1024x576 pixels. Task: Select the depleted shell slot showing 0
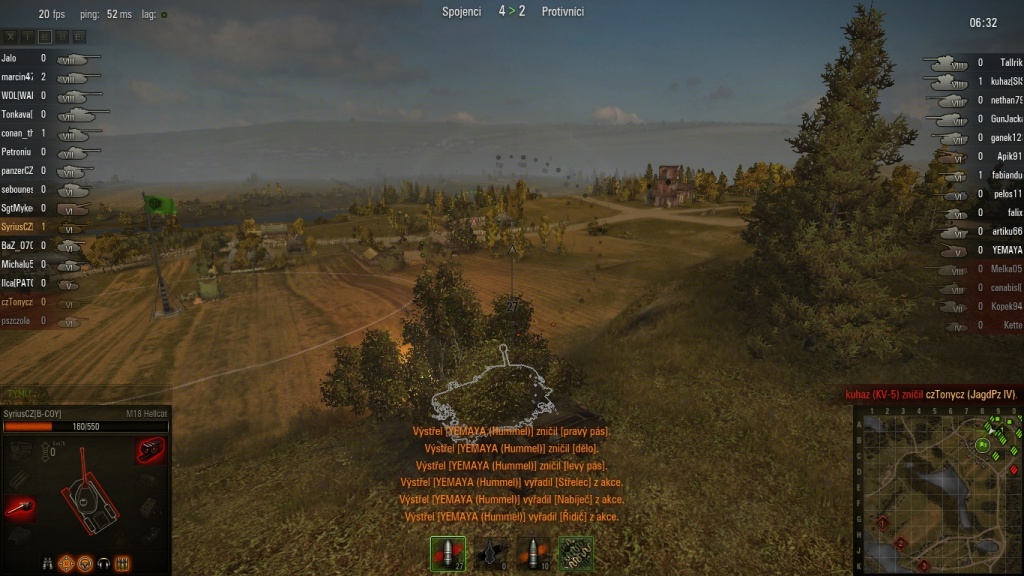(490, 553)
